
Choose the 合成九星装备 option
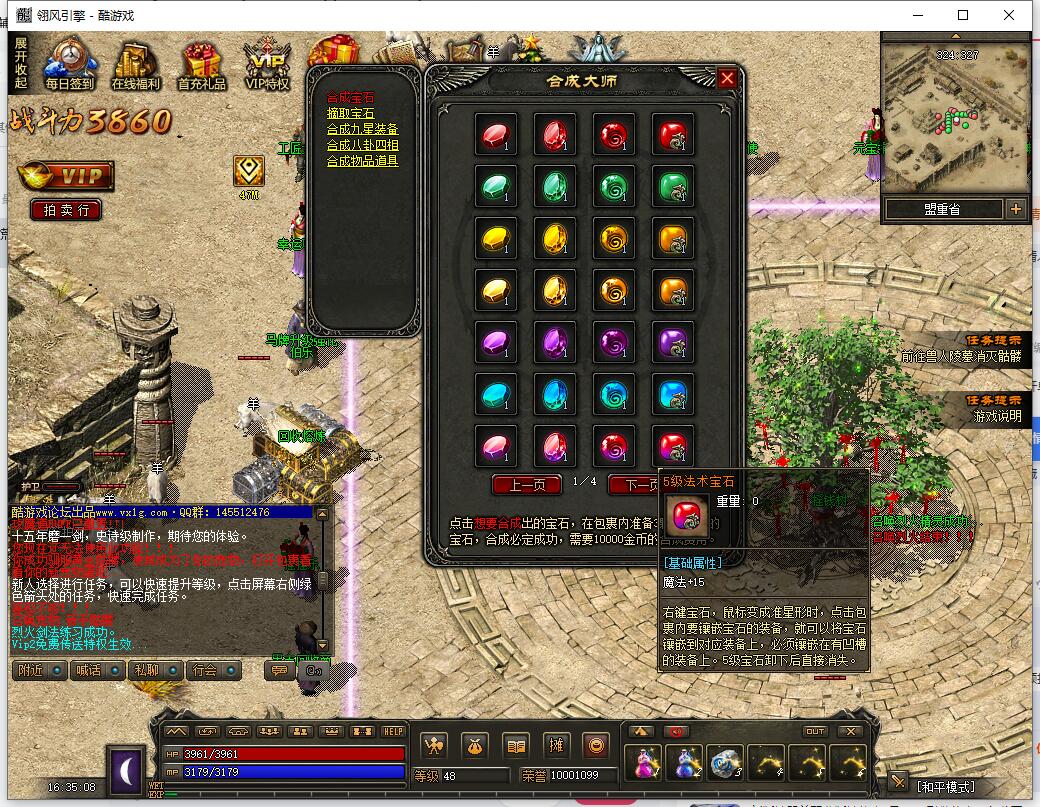point(362,129)
